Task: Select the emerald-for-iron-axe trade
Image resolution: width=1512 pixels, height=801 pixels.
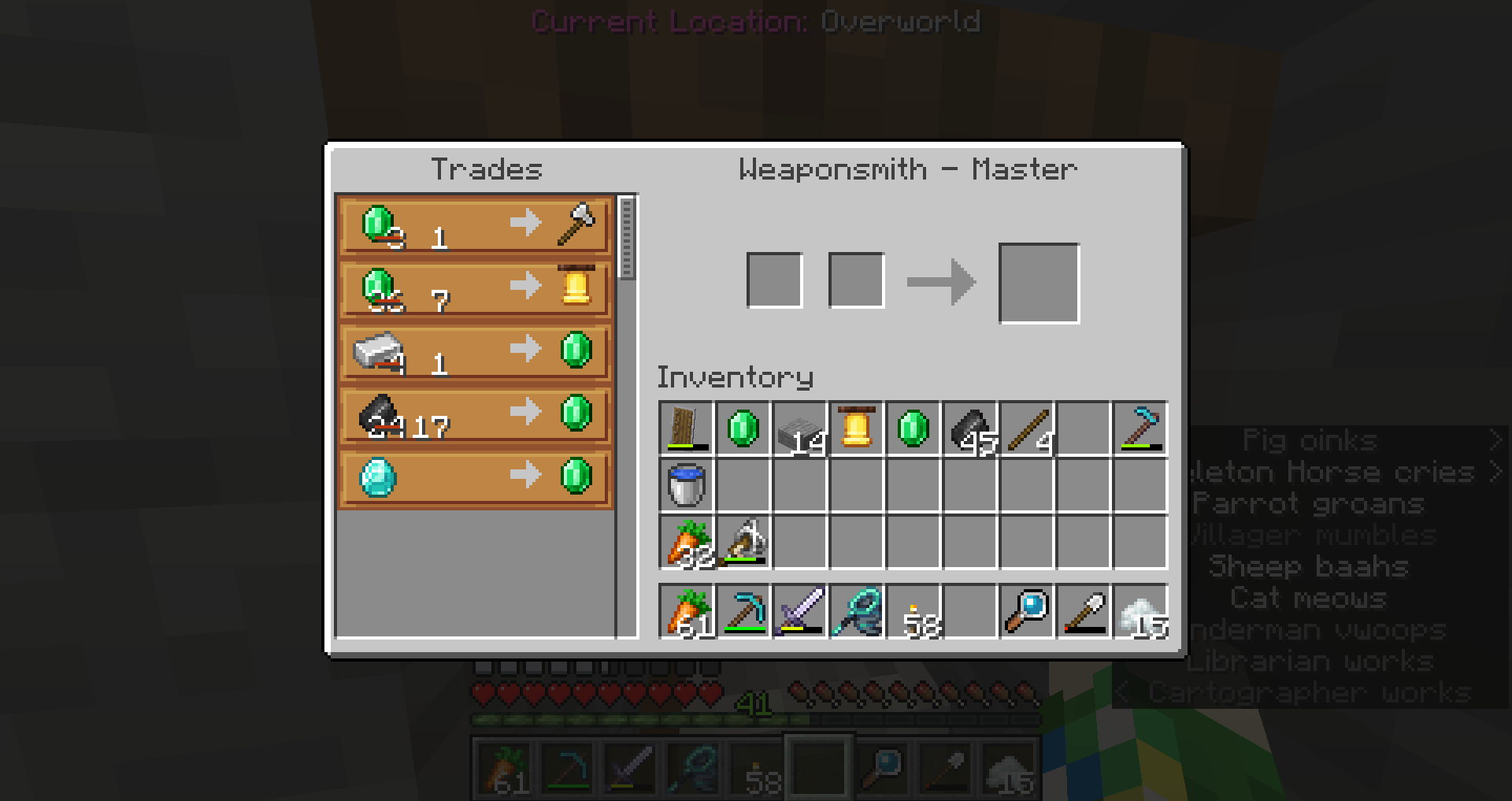Action: (x=475, y=225)
